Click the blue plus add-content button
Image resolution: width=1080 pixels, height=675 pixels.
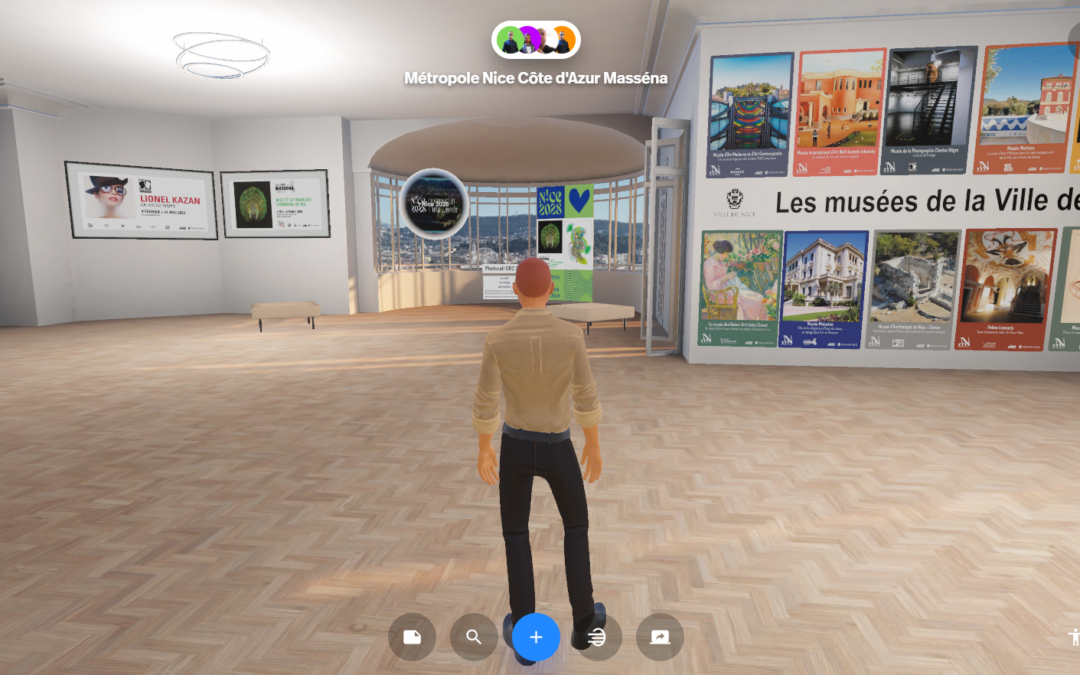click(x=536, y=637)
